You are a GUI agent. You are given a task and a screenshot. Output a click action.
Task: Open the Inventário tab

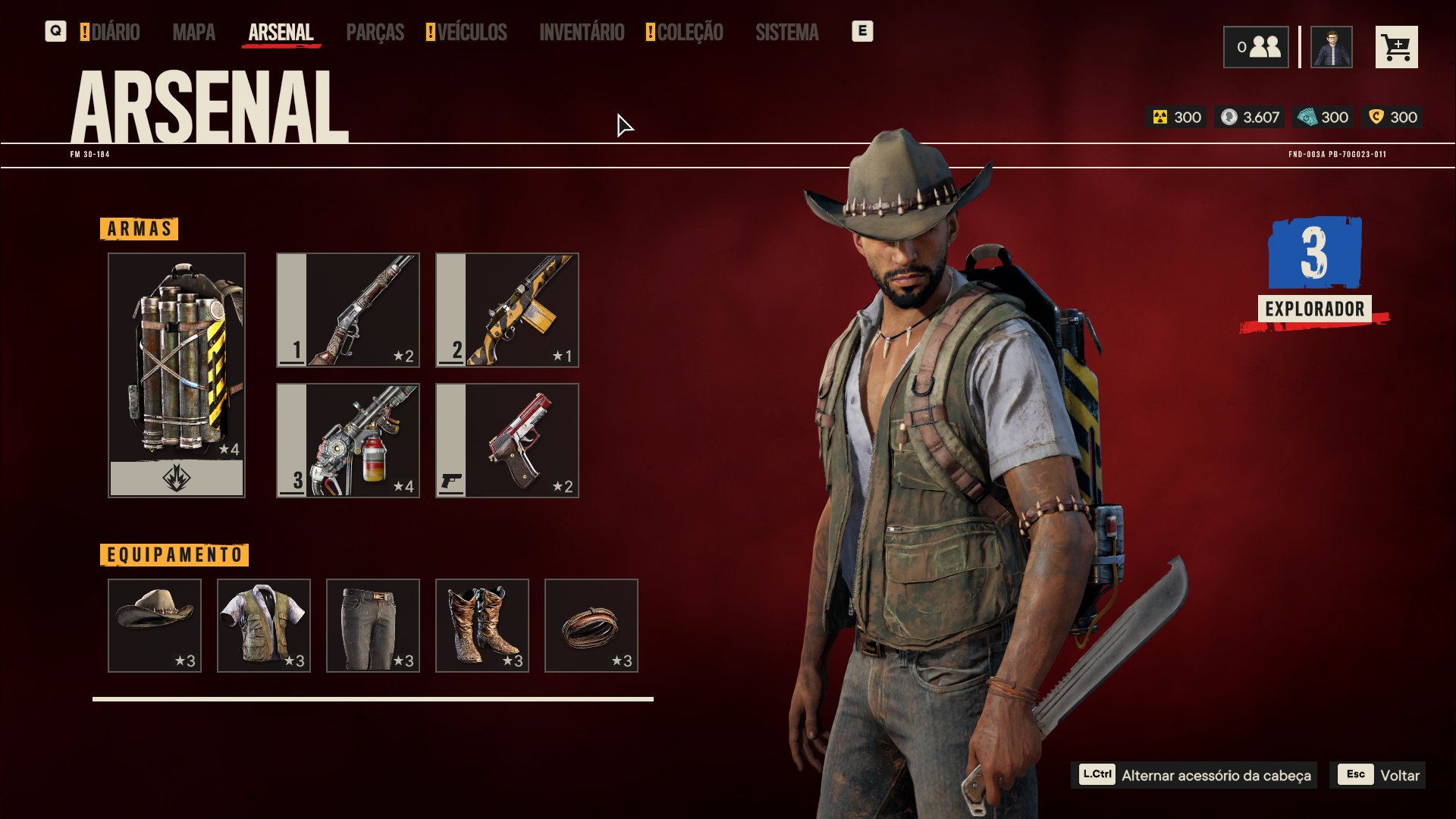(x=582, y=33)
